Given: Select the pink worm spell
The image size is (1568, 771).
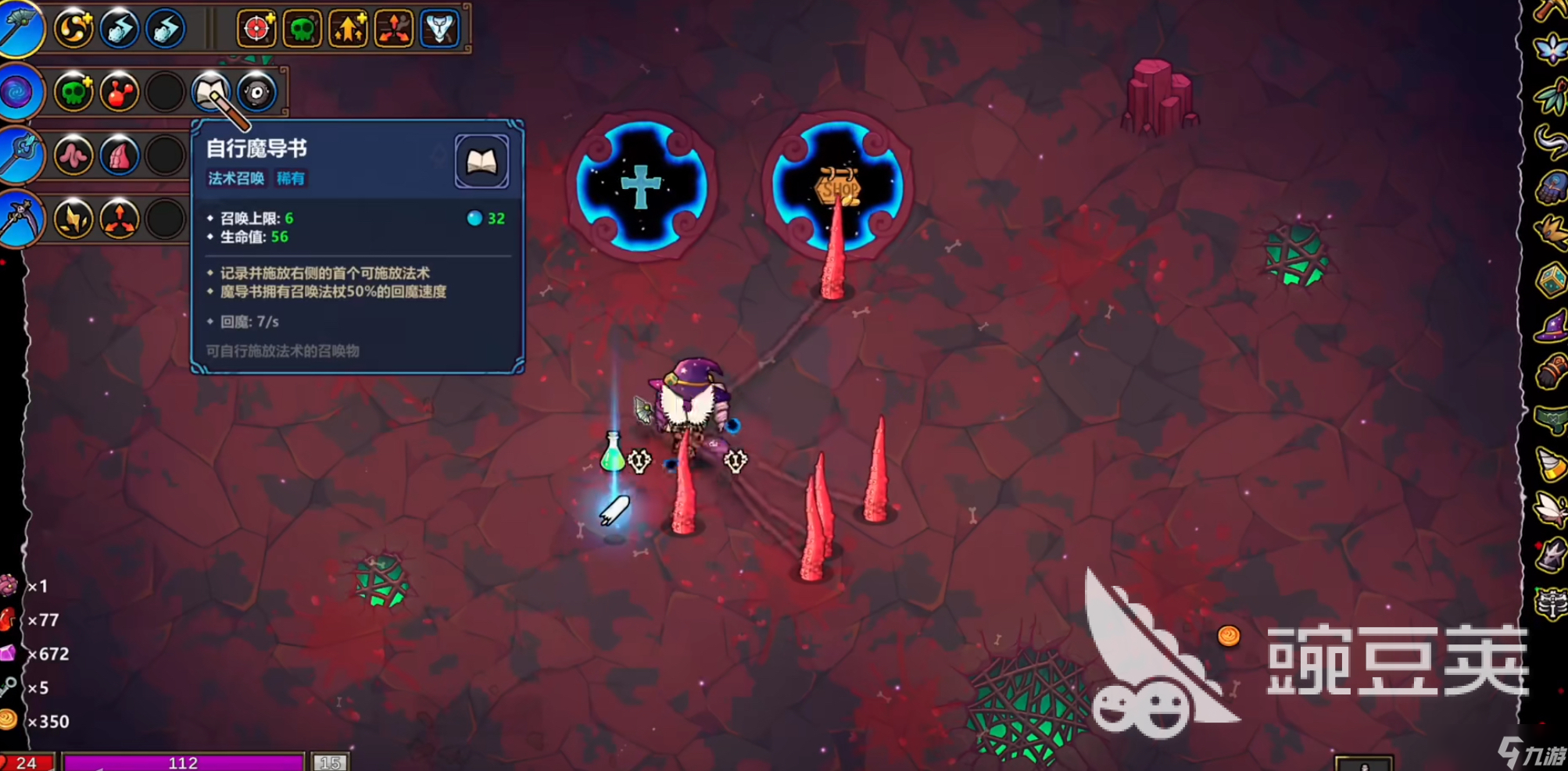Looking at the screenshot, I should pyautogui.click(x=74, y=156).
